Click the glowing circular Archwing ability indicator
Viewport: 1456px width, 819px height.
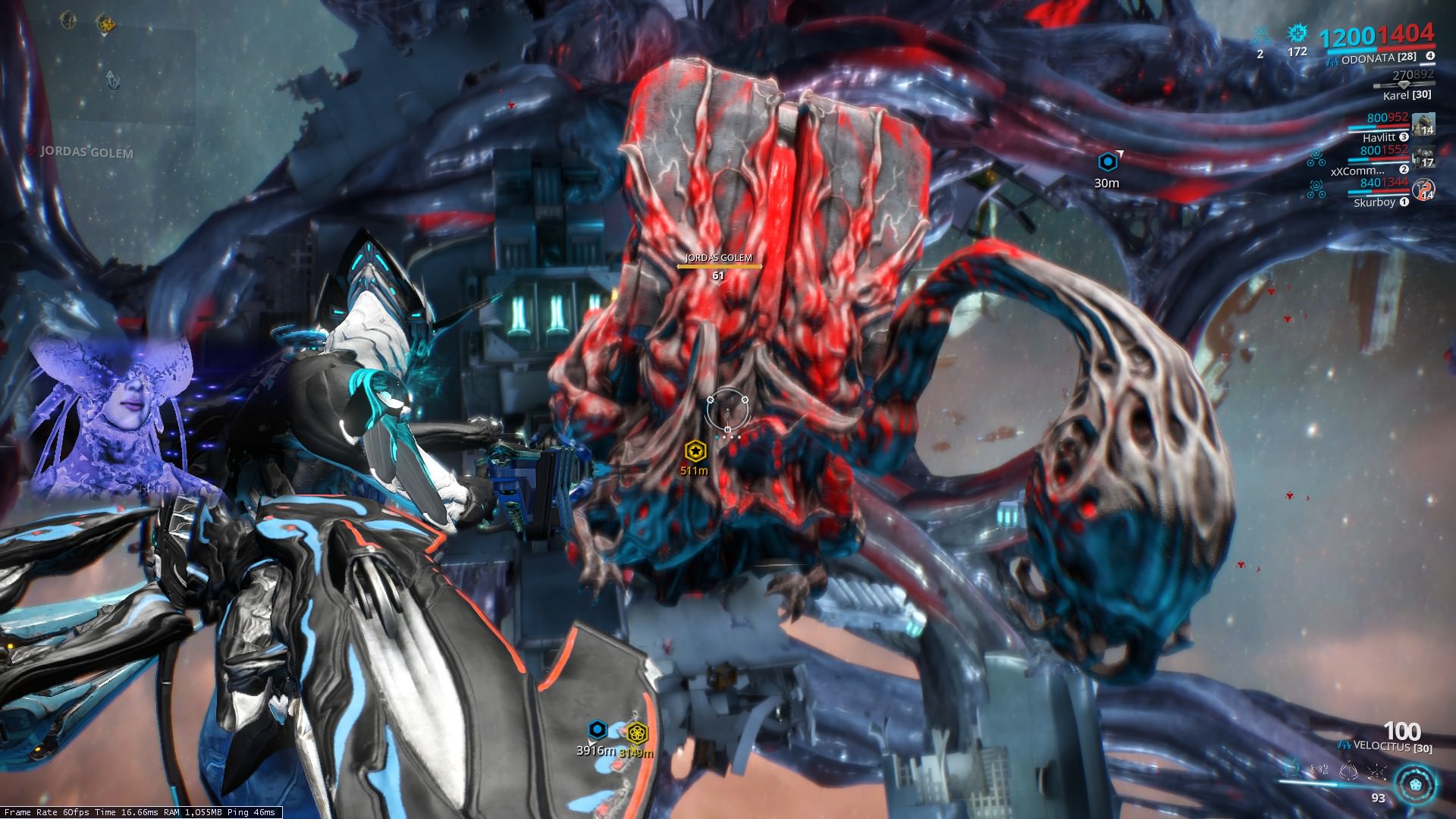[1415, 783]
